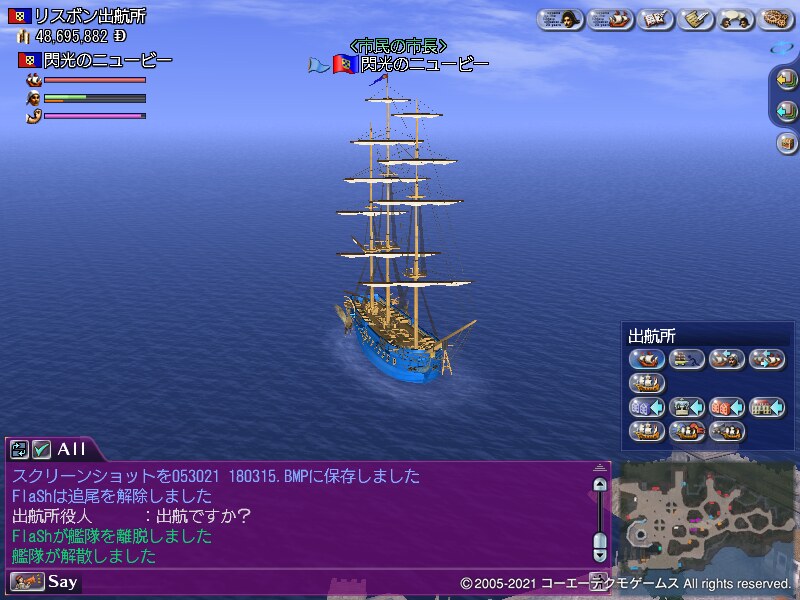Viewport: 800px width, 600px height.
Task: Go to the red houses destination
Action: click(x=727, y=407)
